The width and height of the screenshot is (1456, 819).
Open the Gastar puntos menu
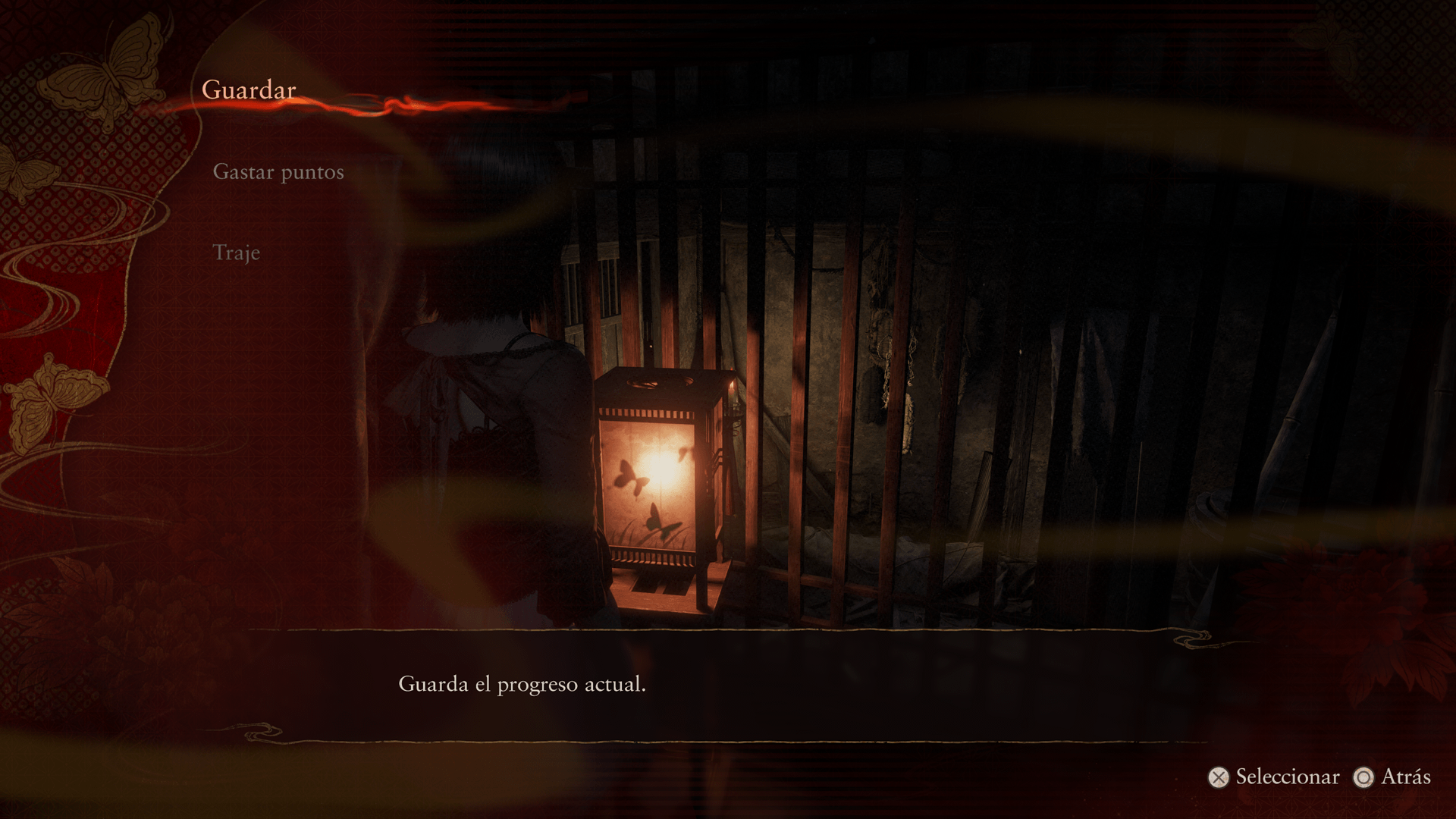pos(278,172)
